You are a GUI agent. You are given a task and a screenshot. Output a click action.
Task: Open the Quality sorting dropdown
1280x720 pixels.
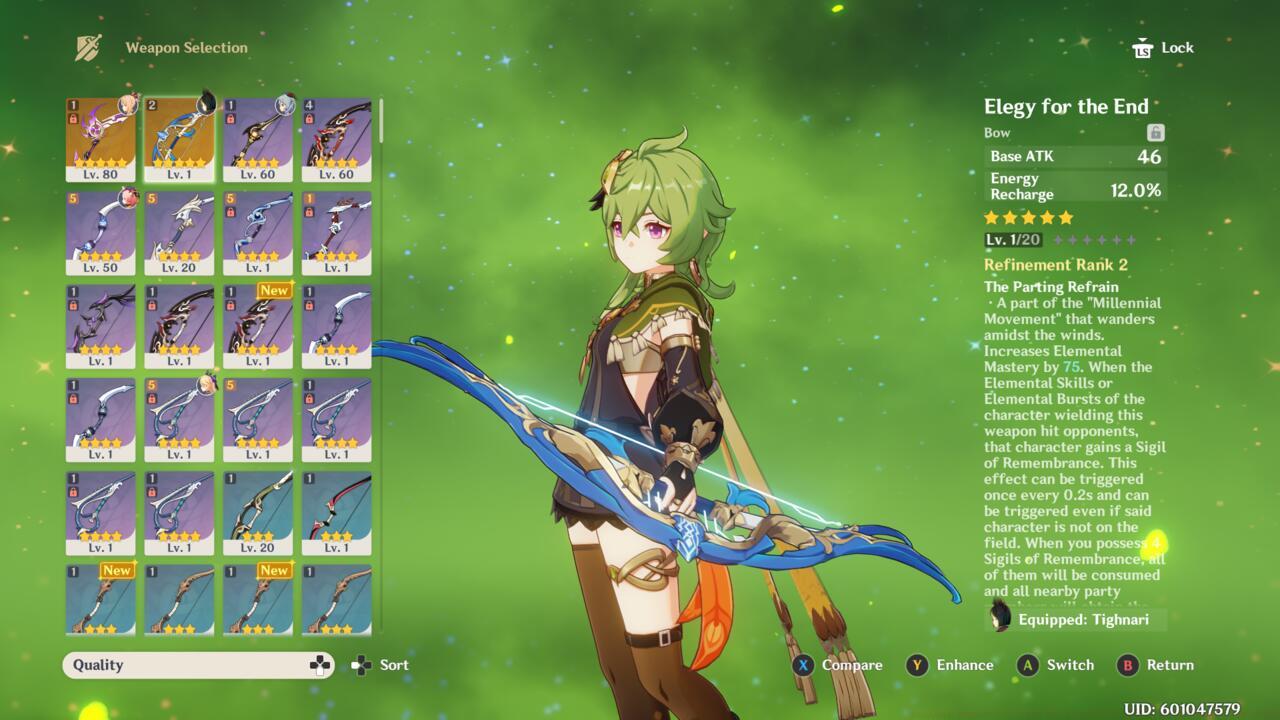[x=196, y=664]
